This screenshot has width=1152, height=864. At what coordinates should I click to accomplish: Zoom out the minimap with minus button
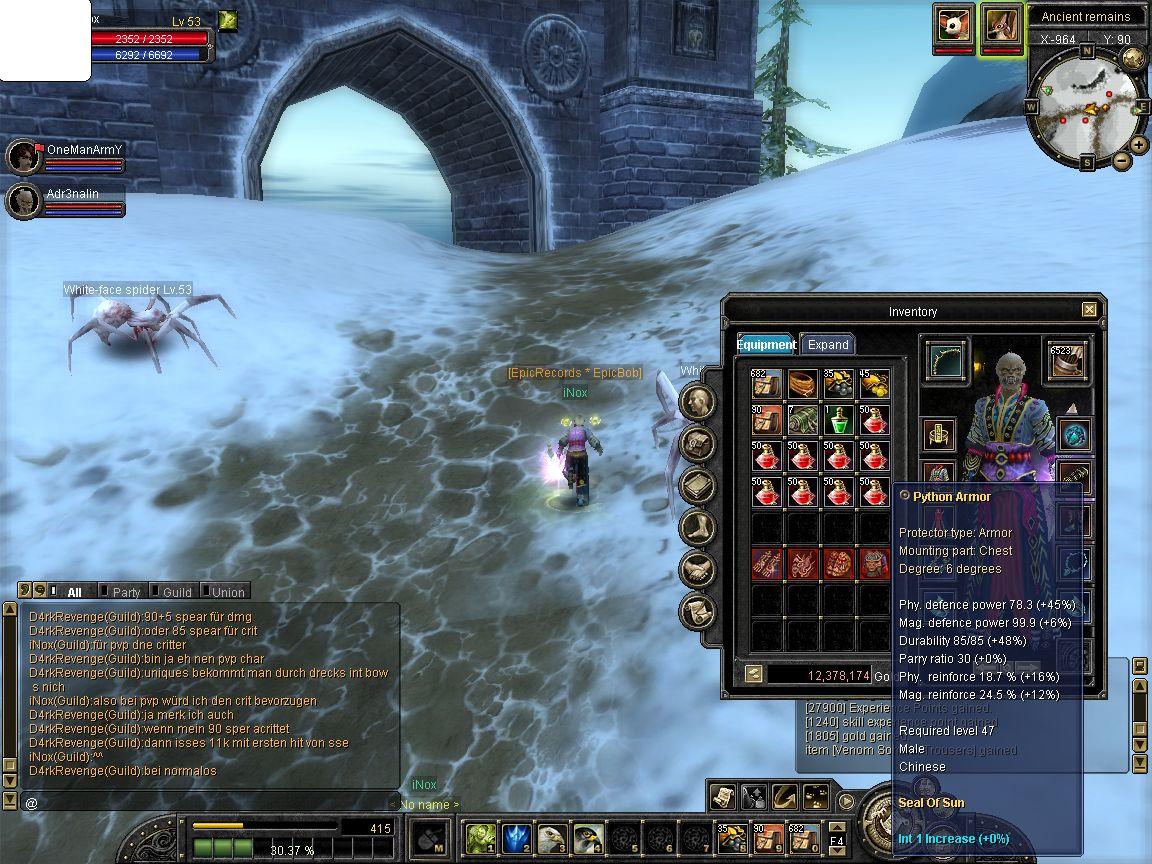[x=1122, y=160]
